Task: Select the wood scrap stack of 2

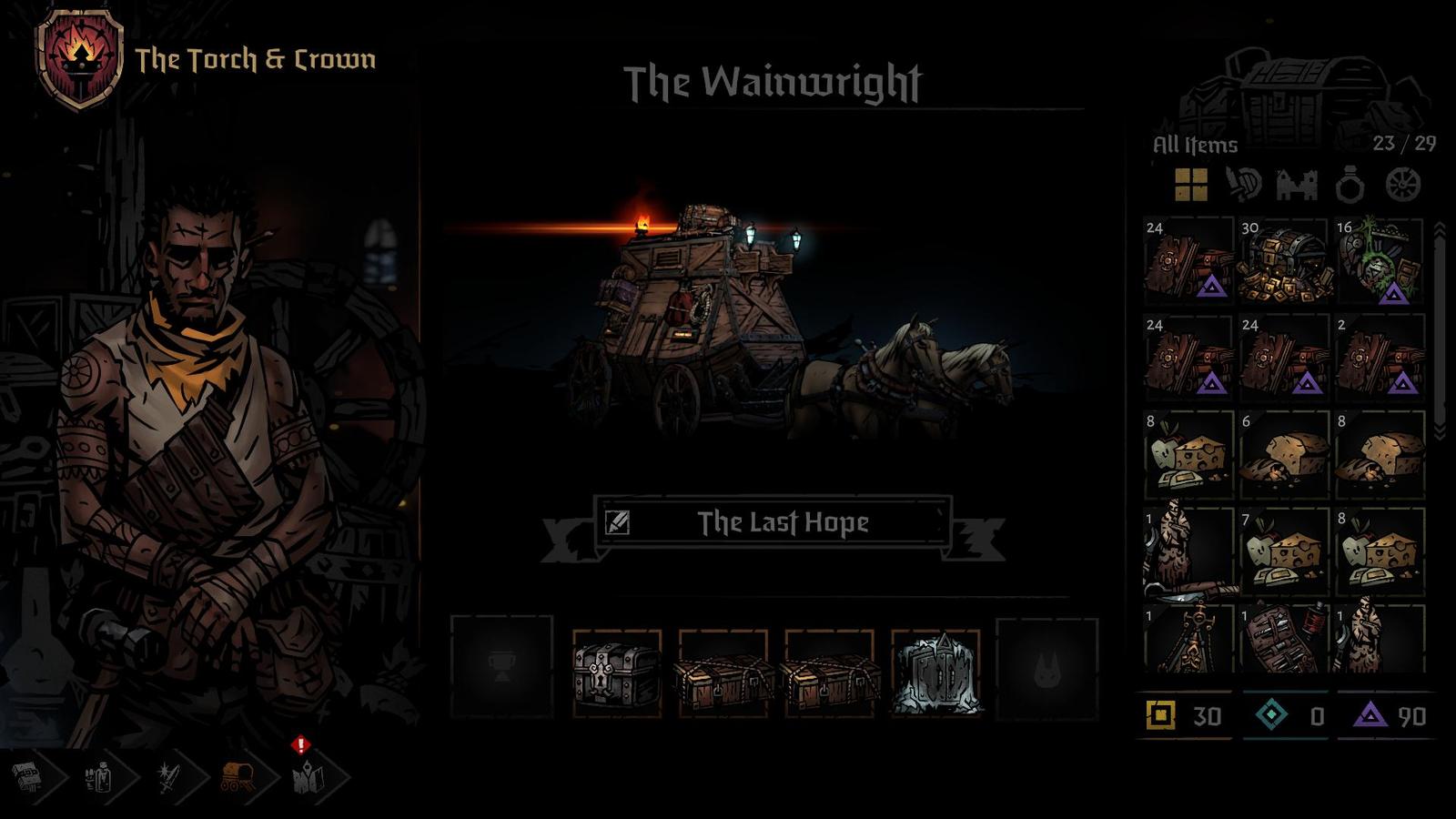Action: [1380, 358]
